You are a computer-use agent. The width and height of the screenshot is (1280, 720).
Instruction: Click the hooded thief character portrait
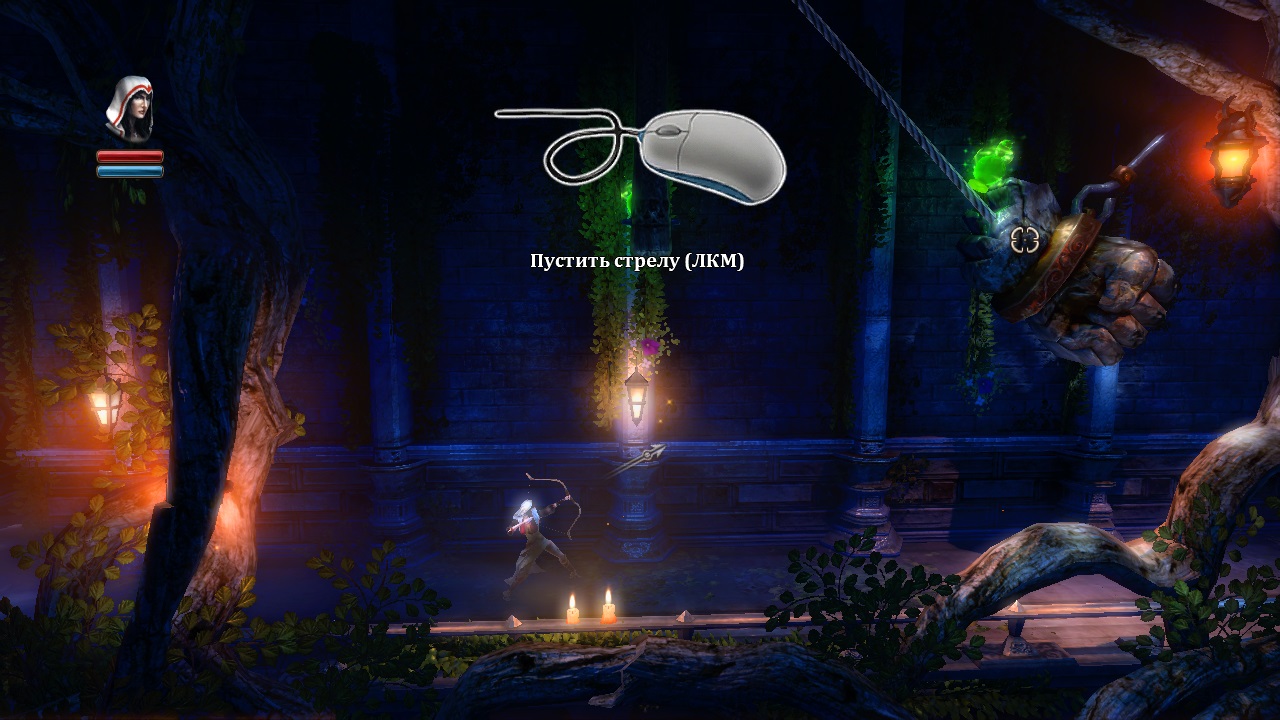(130, 109)
